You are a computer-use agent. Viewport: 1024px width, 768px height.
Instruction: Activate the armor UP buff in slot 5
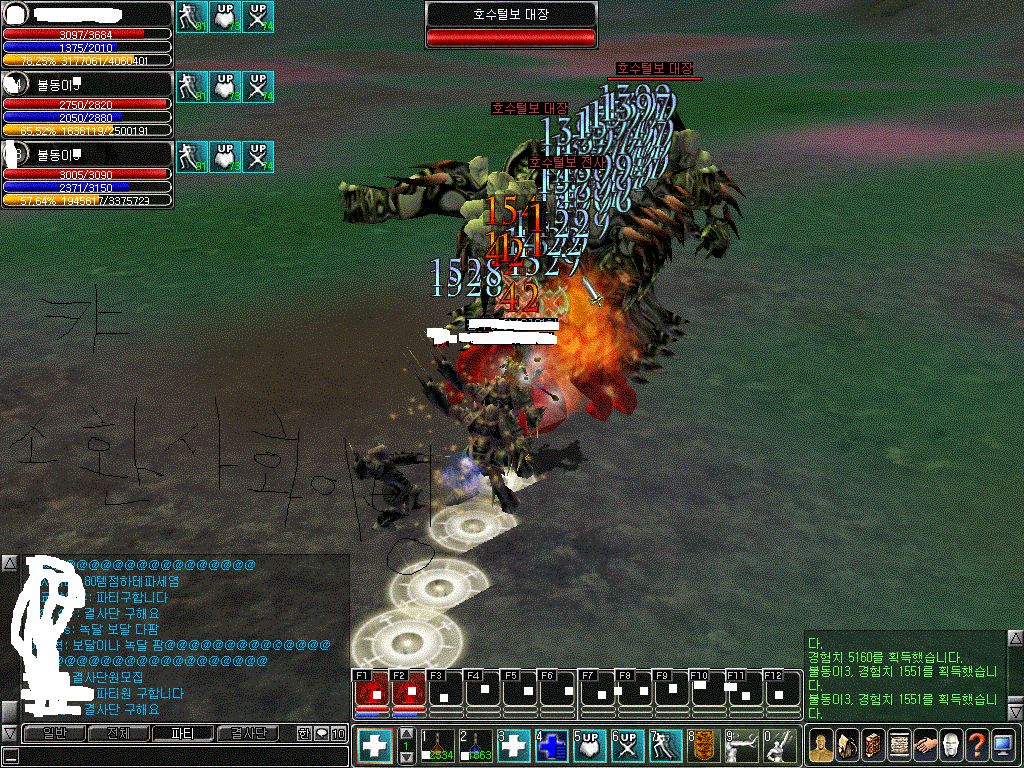(590, 746)
